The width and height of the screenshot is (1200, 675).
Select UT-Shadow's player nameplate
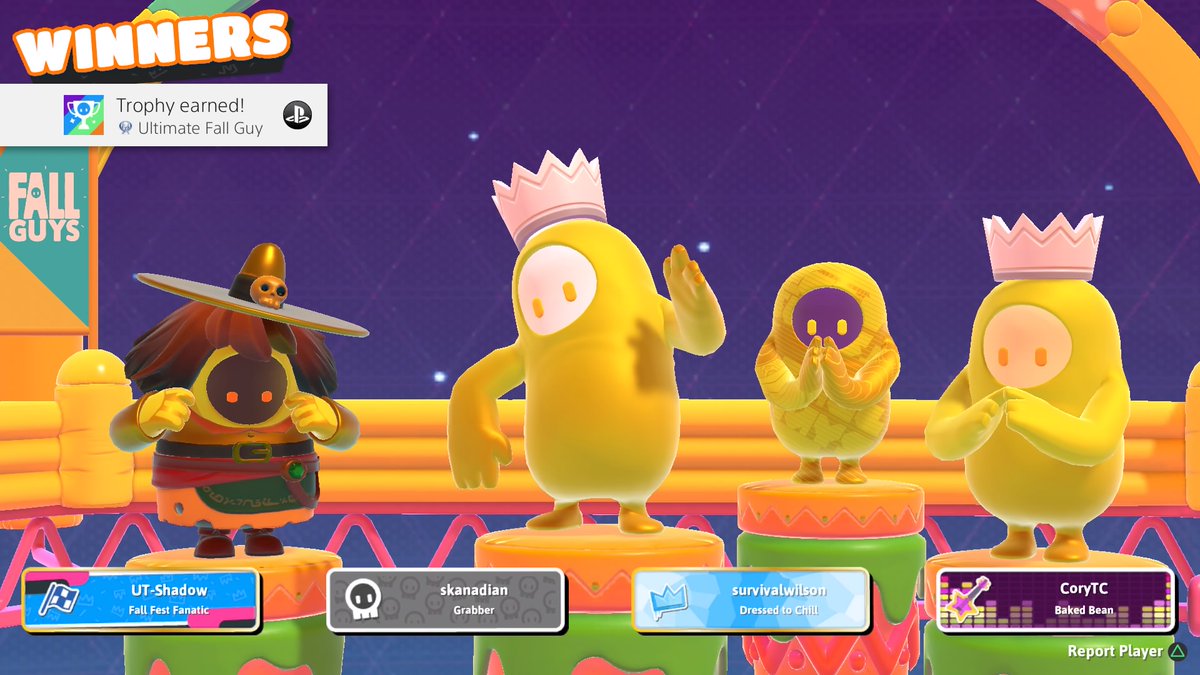(x=142, y=600)
